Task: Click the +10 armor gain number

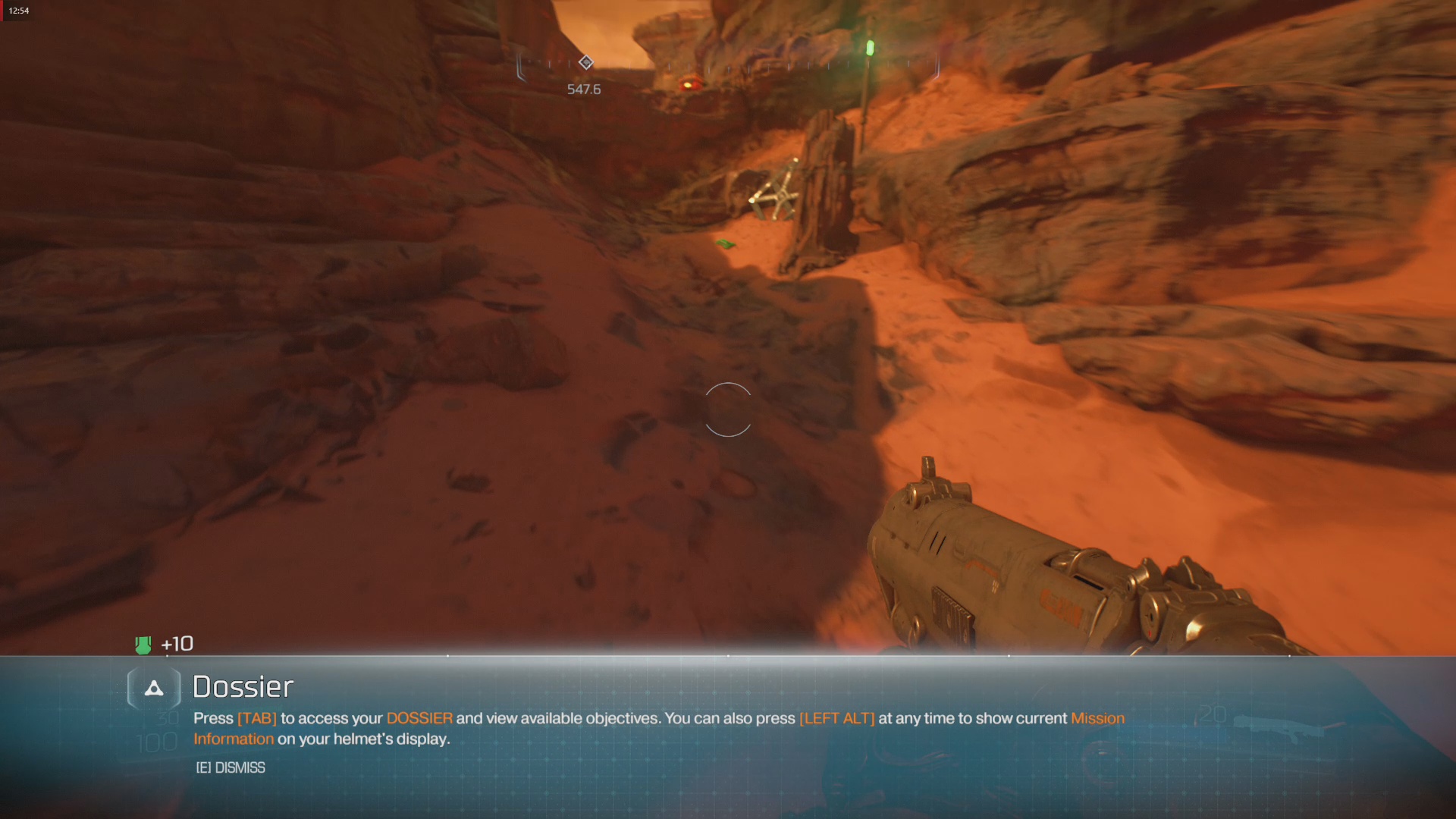Action: tap(177, 644)
